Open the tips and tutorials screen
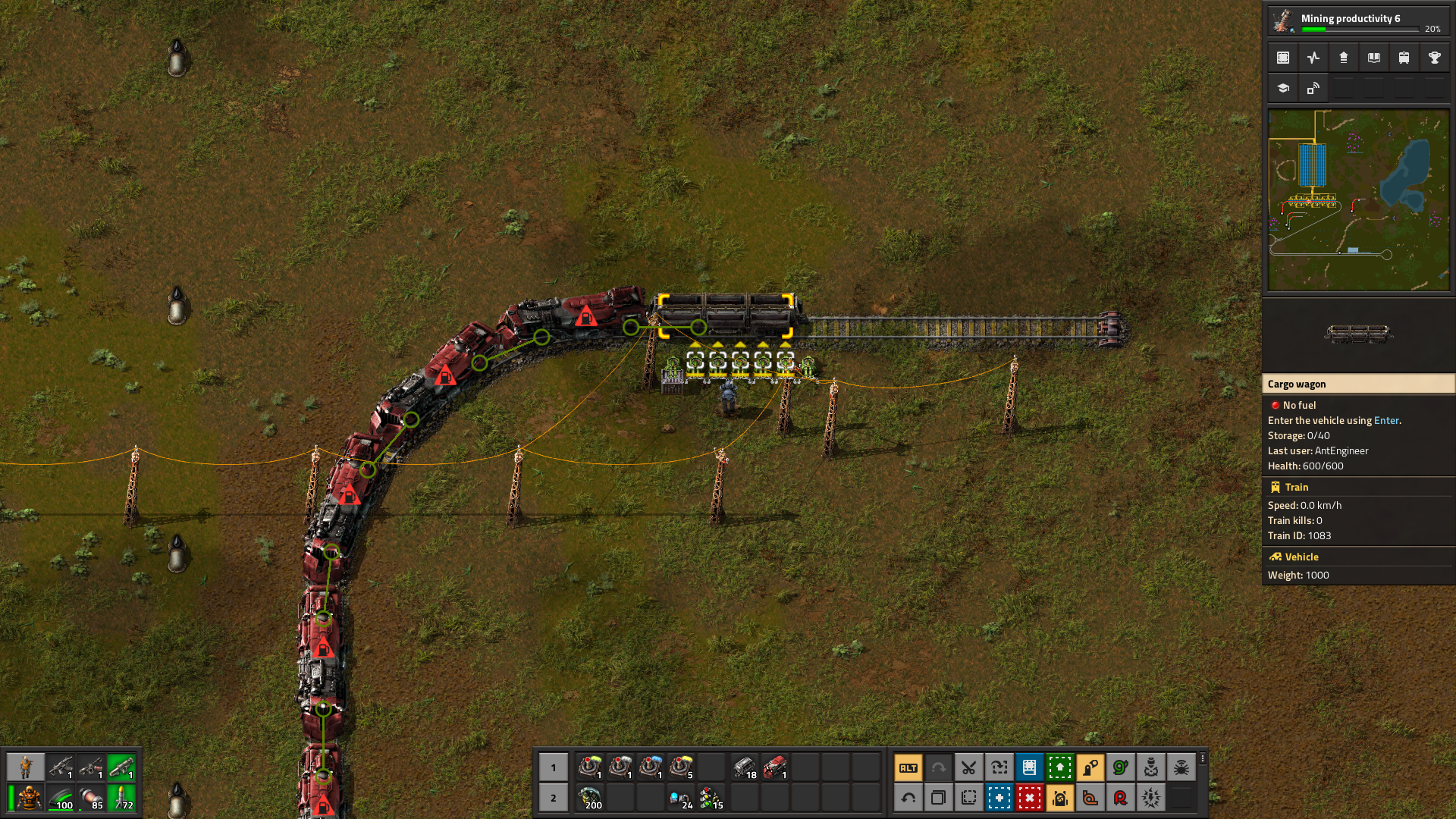1456x819 pixels. tap(1282, 88)
